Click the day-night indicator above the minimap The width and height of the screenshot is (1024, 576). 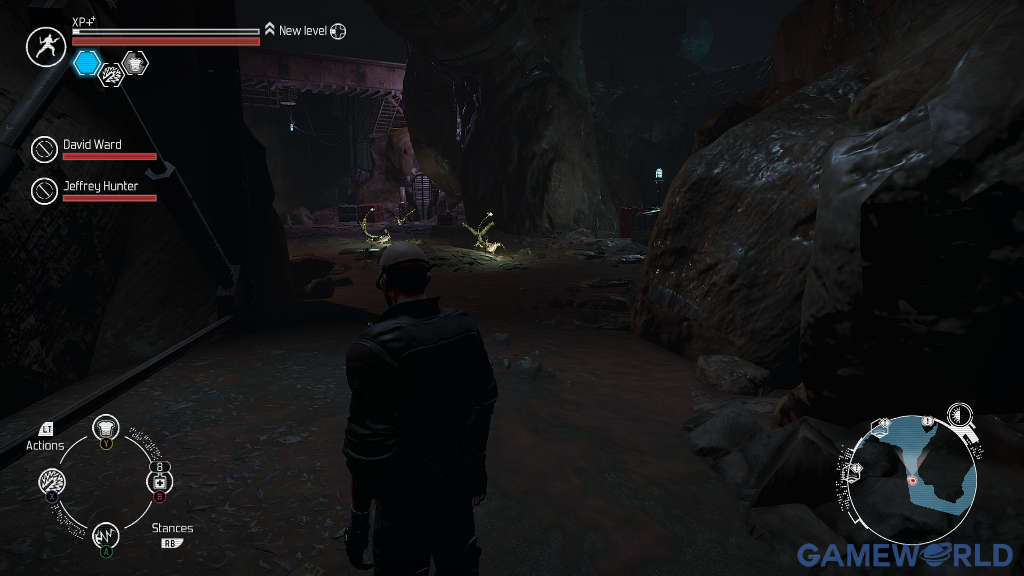pos(960,415)
